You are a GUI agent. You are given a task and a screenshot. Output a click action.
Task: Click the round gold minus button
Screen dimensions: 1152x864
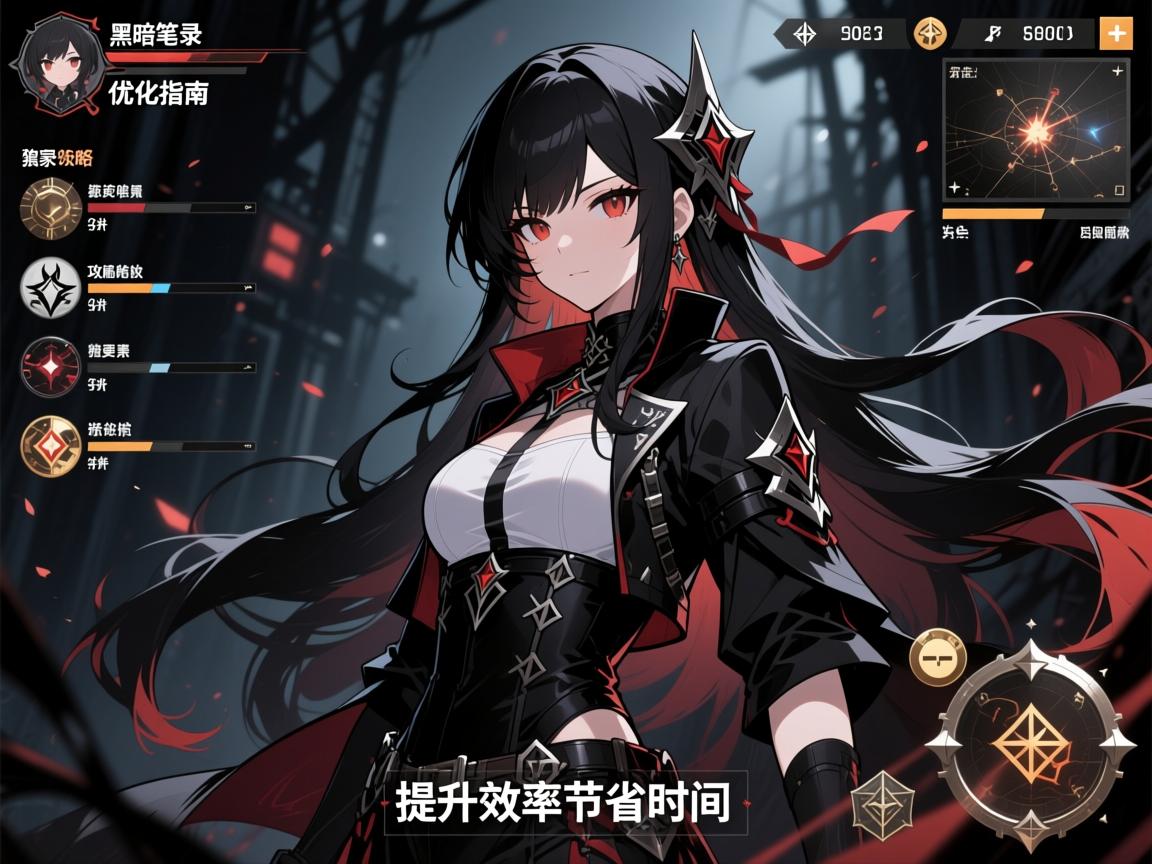point(938,656)
